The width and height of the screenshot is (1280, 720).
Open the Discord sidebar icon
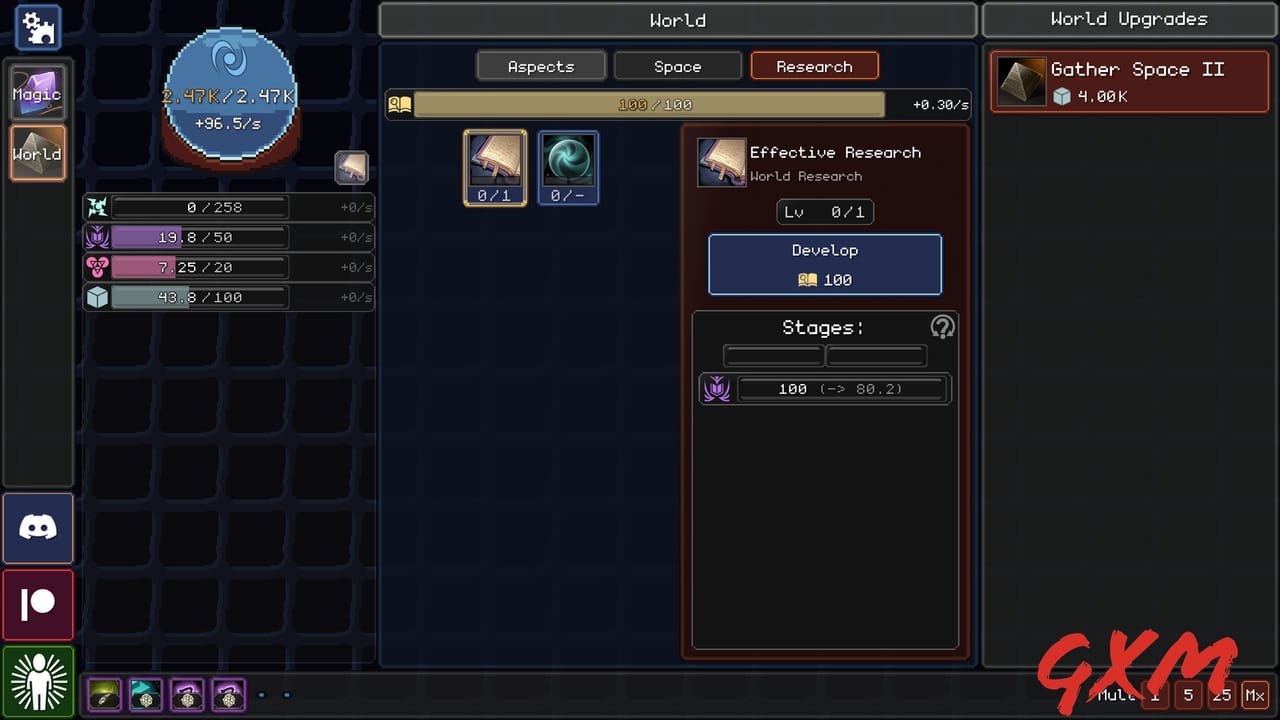point(37,527)
